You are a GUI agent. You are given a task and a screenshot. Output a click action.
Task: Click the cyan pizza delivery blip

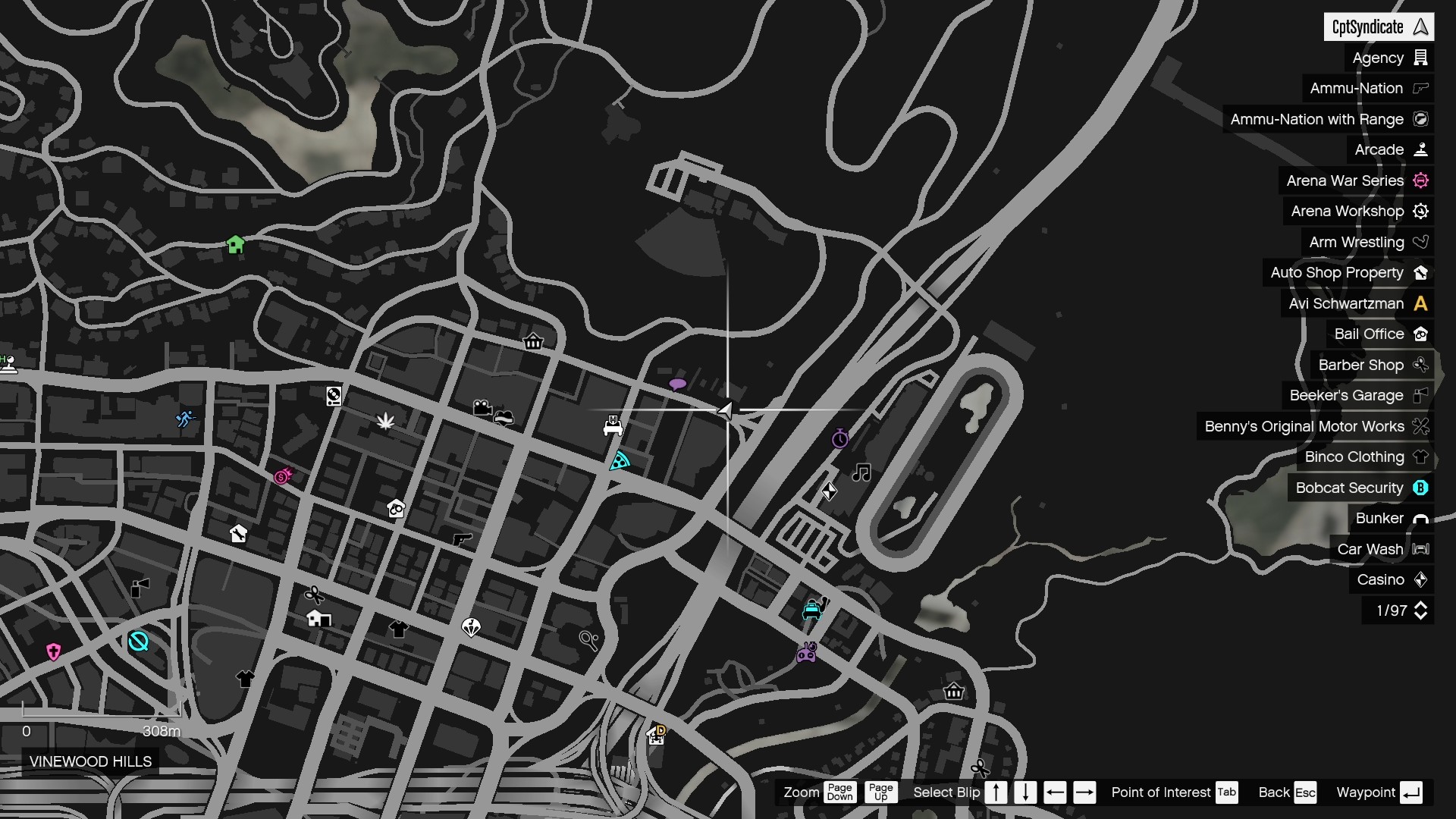click(619, 462)
